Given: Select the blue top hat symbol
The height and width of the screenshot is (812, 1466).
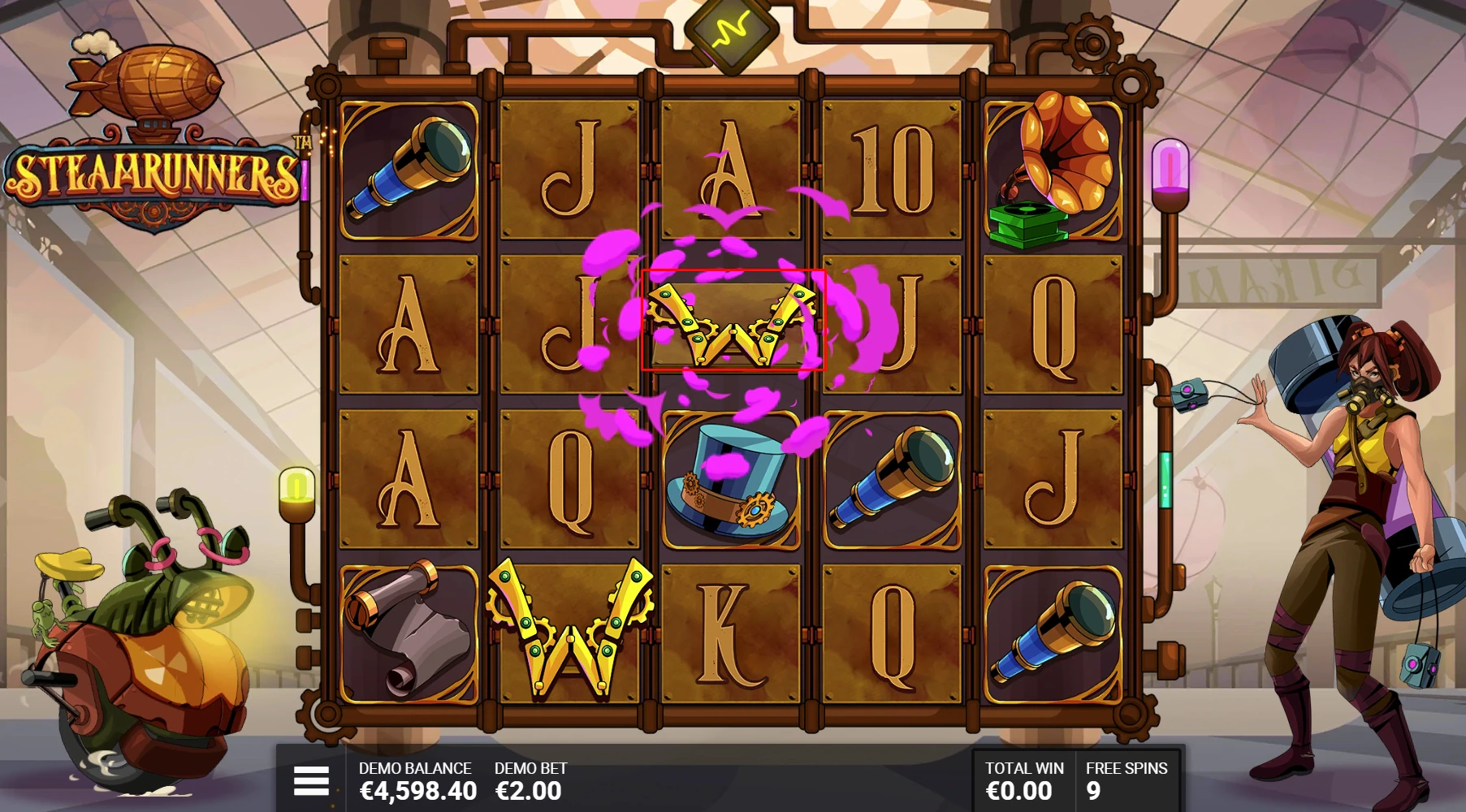Looking at the screenshot, I should pyautogui.click(x=729, y=479).
